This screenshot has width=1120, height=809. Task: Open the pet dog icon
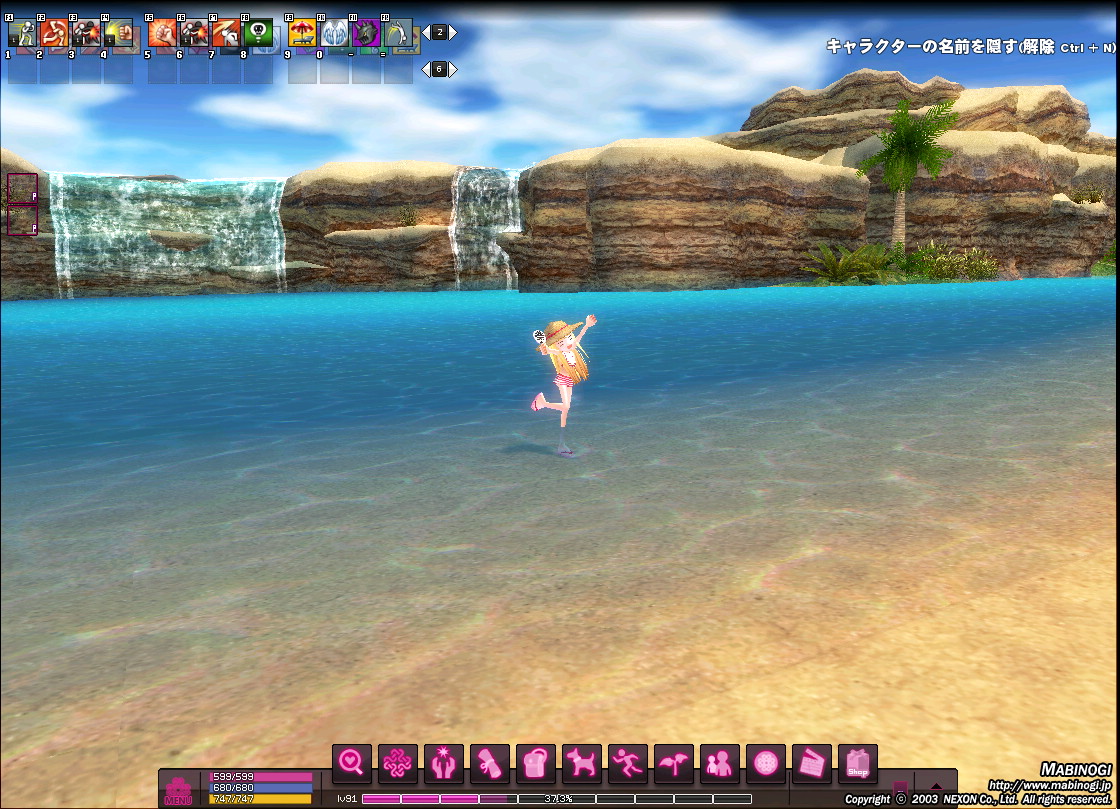point(582,764)
